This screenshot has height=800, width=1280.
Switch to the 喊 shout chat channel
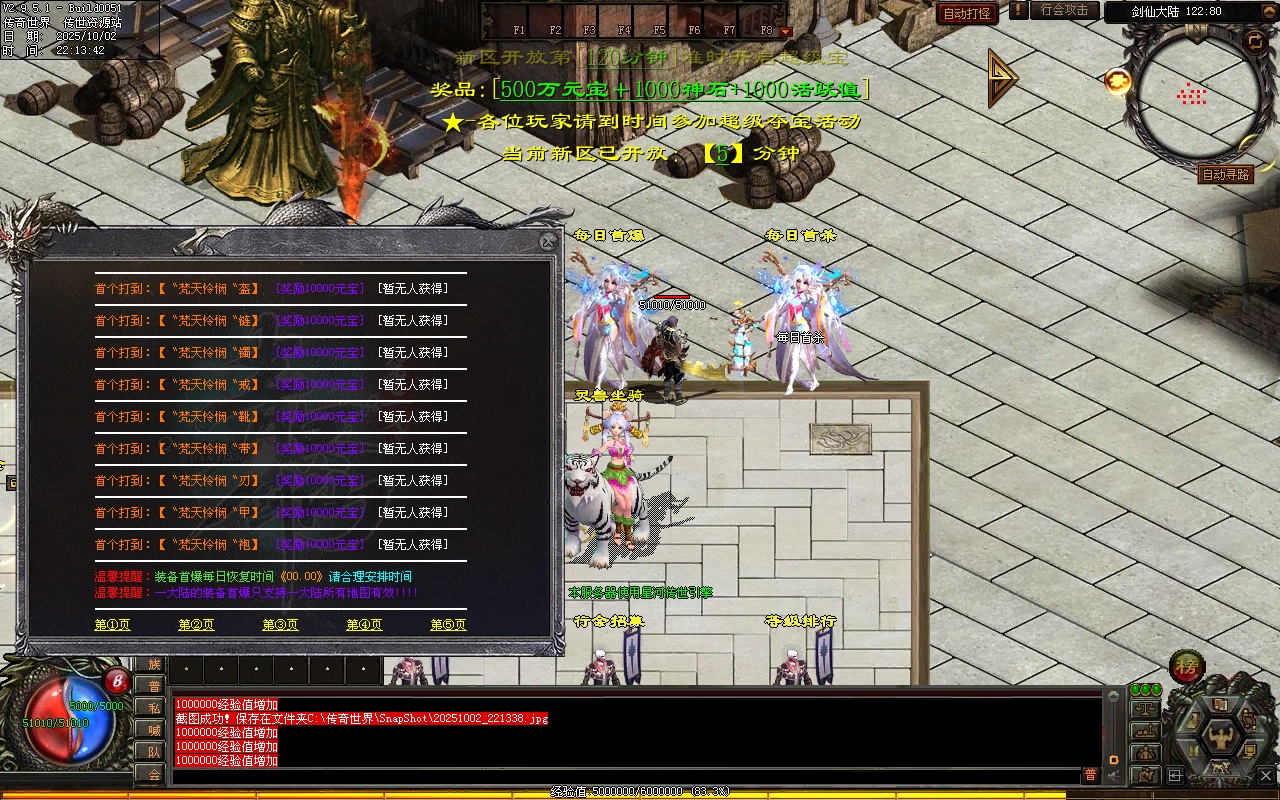click(x=154, y=729)
